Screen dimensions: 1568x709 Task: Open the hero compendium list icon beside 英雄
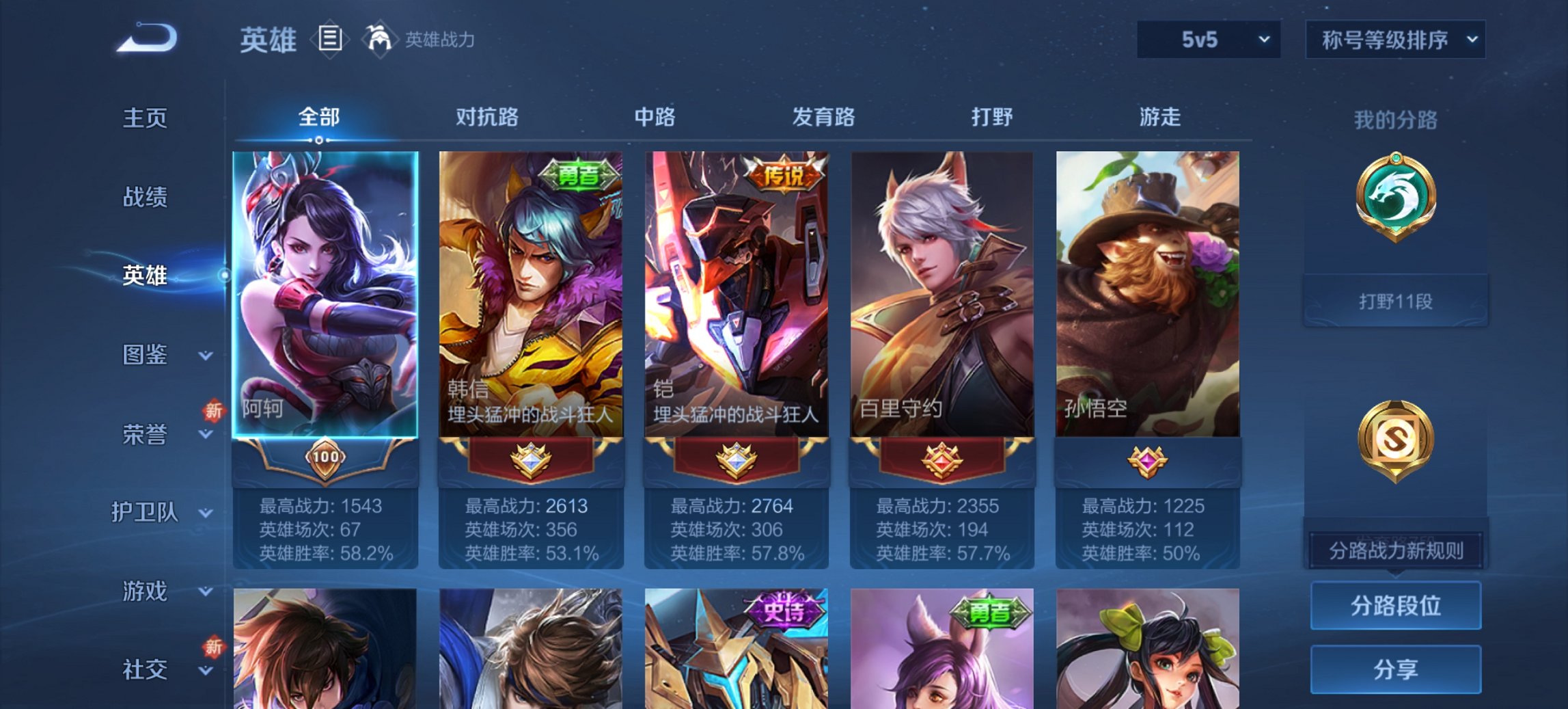point(331,40)
